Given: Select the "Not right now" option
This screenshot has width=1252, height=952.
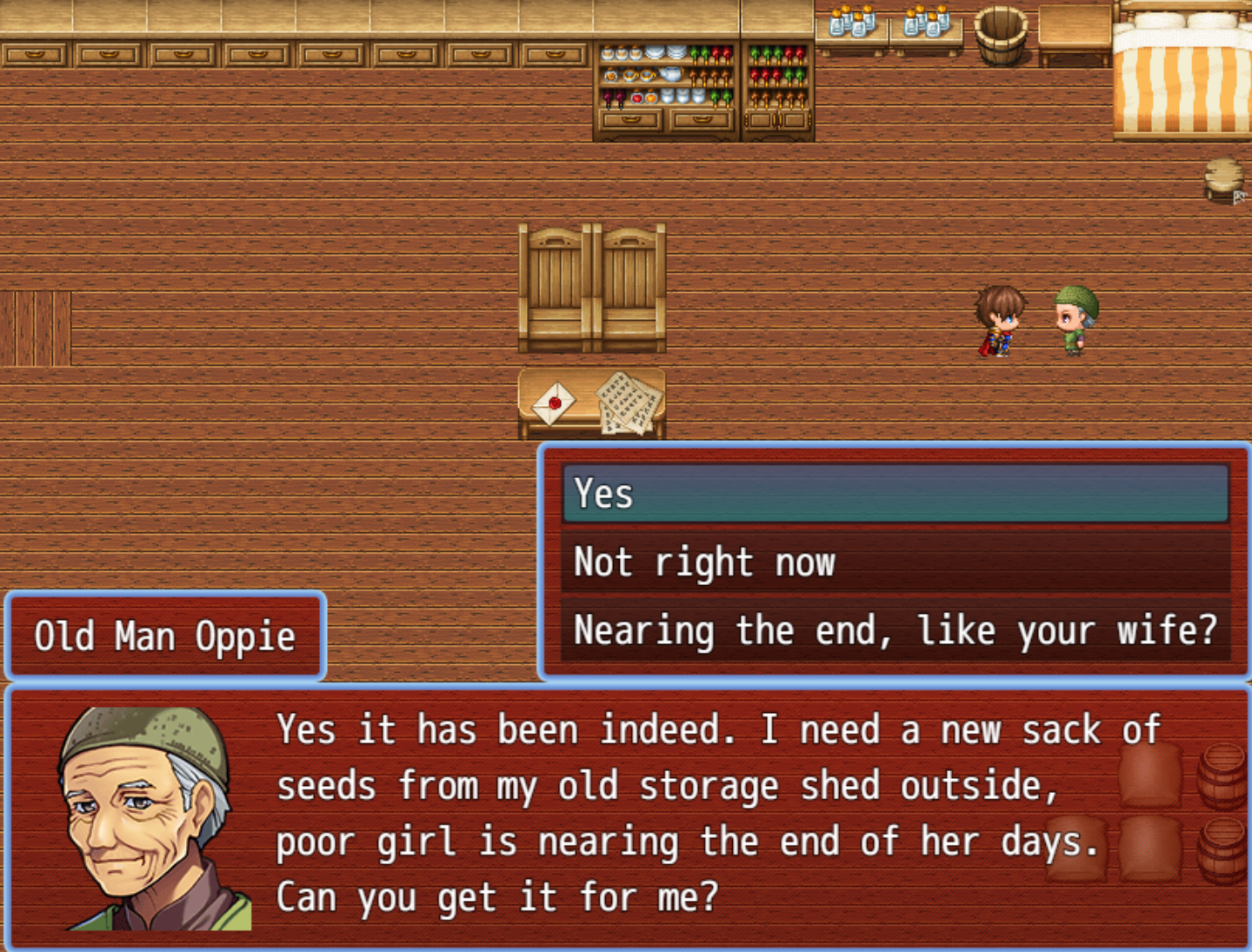Looking at the screenshot, I should (895, 563).
